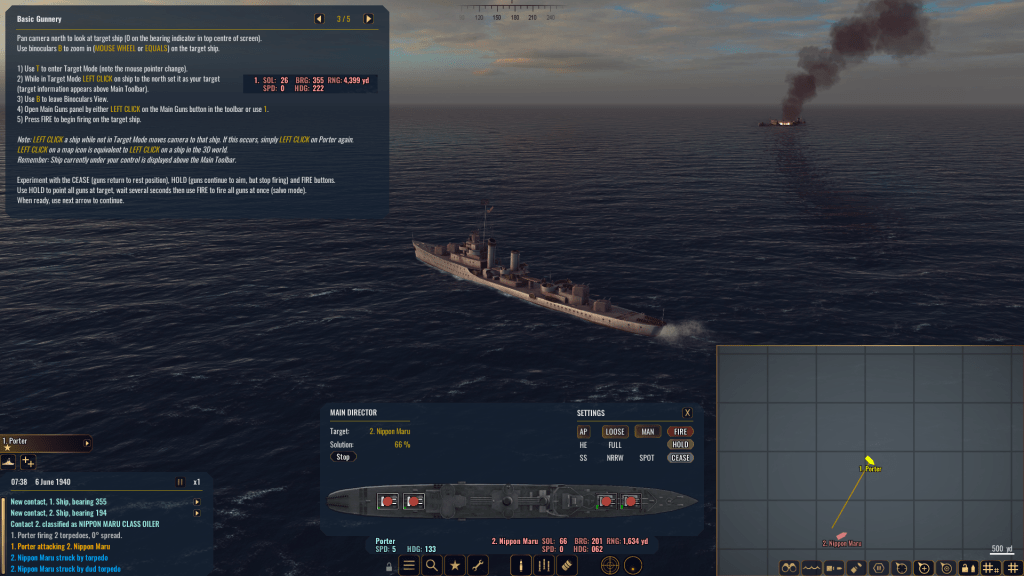Close the Main Director gun panel

[x=687, y=412]
